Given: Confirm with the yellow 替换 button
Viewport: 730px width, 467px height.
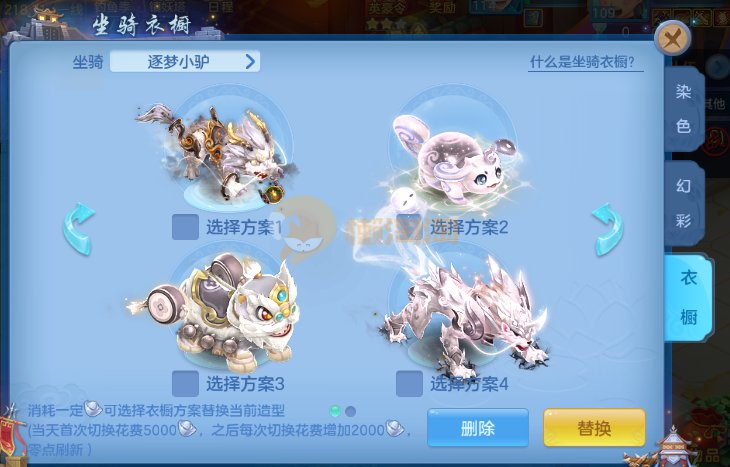Looking at the screenshot, I should point(594,428).
